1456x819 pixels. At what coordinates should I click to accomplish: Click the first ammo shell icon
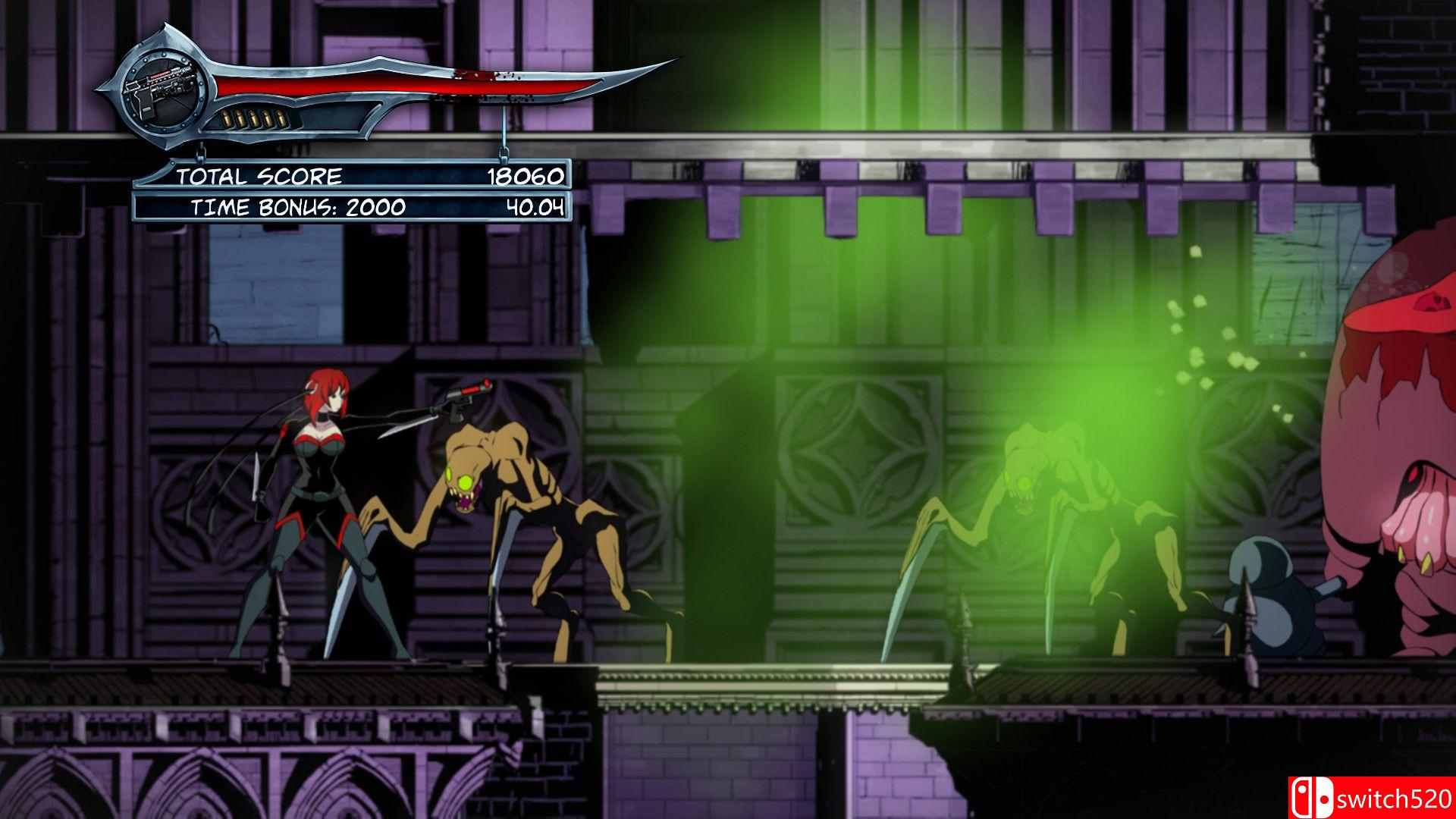[x=225, y=118]
